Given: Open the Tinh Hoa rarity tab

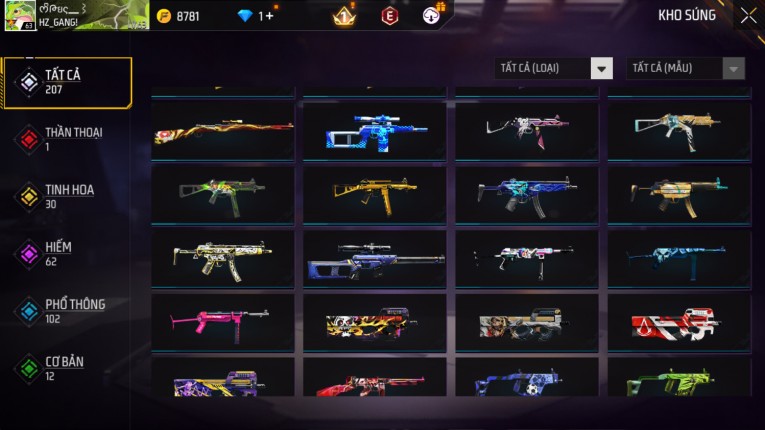Looking at the screenshot, I should click(x=67, y=196).
